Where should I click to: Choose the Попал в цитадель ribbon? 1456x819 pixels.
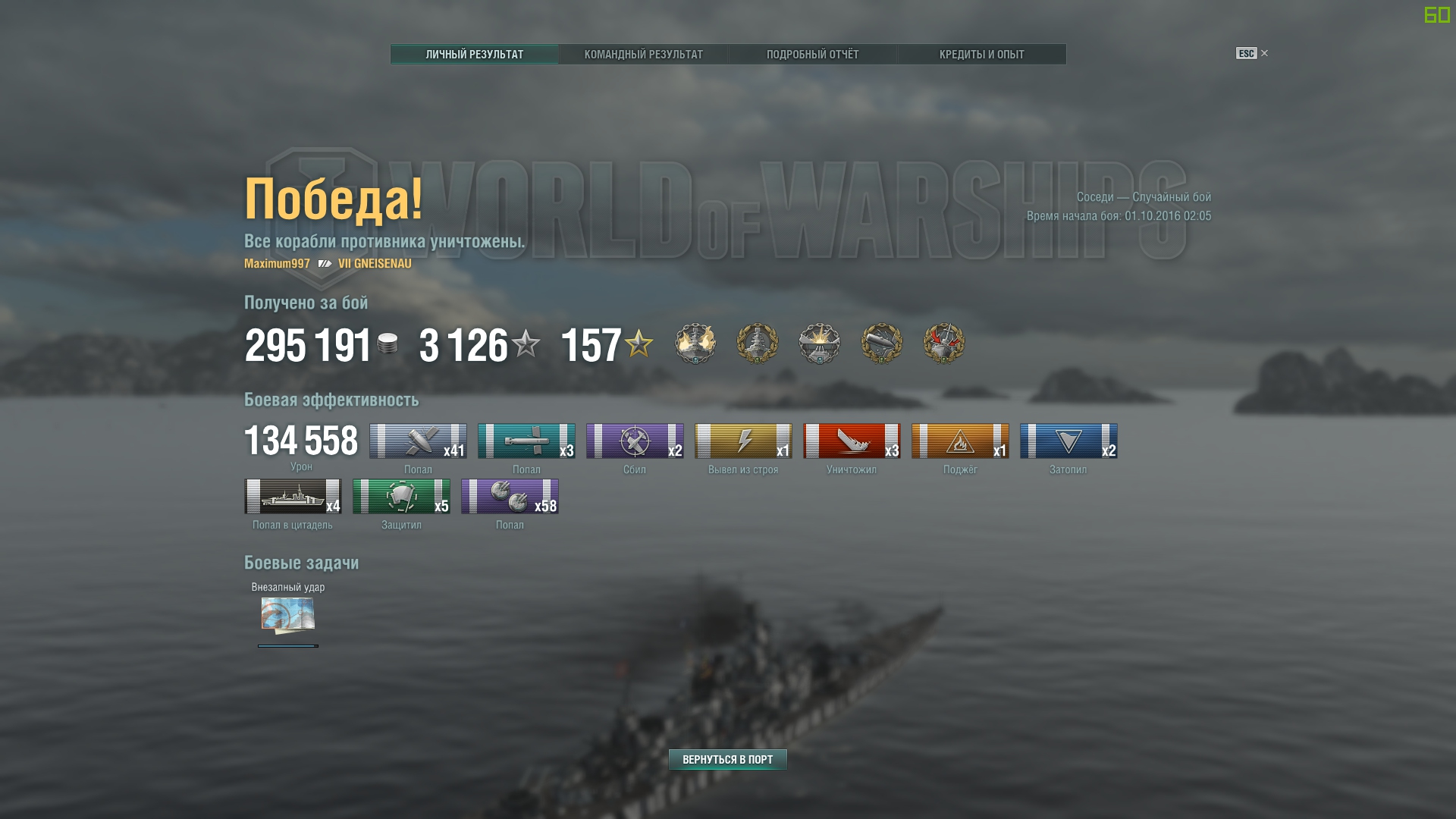coord(293,496)
